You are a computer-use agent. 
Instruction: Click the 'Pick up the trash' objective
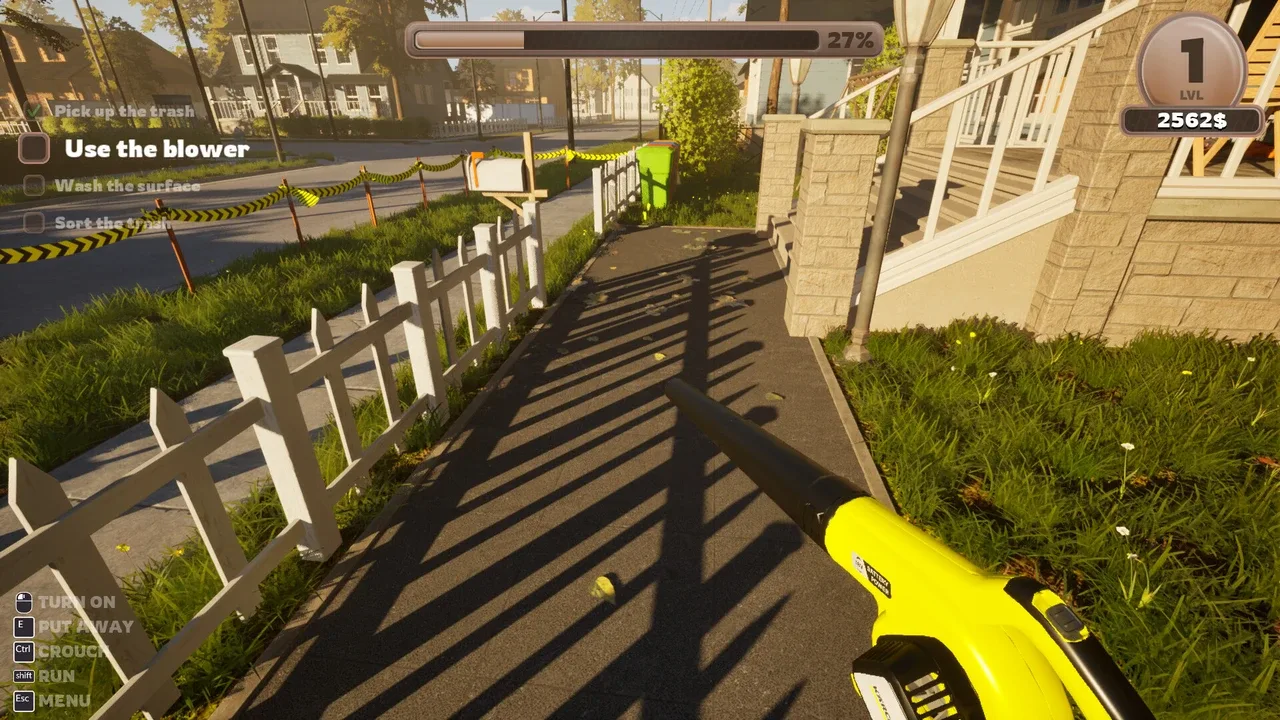click(124, 111)
